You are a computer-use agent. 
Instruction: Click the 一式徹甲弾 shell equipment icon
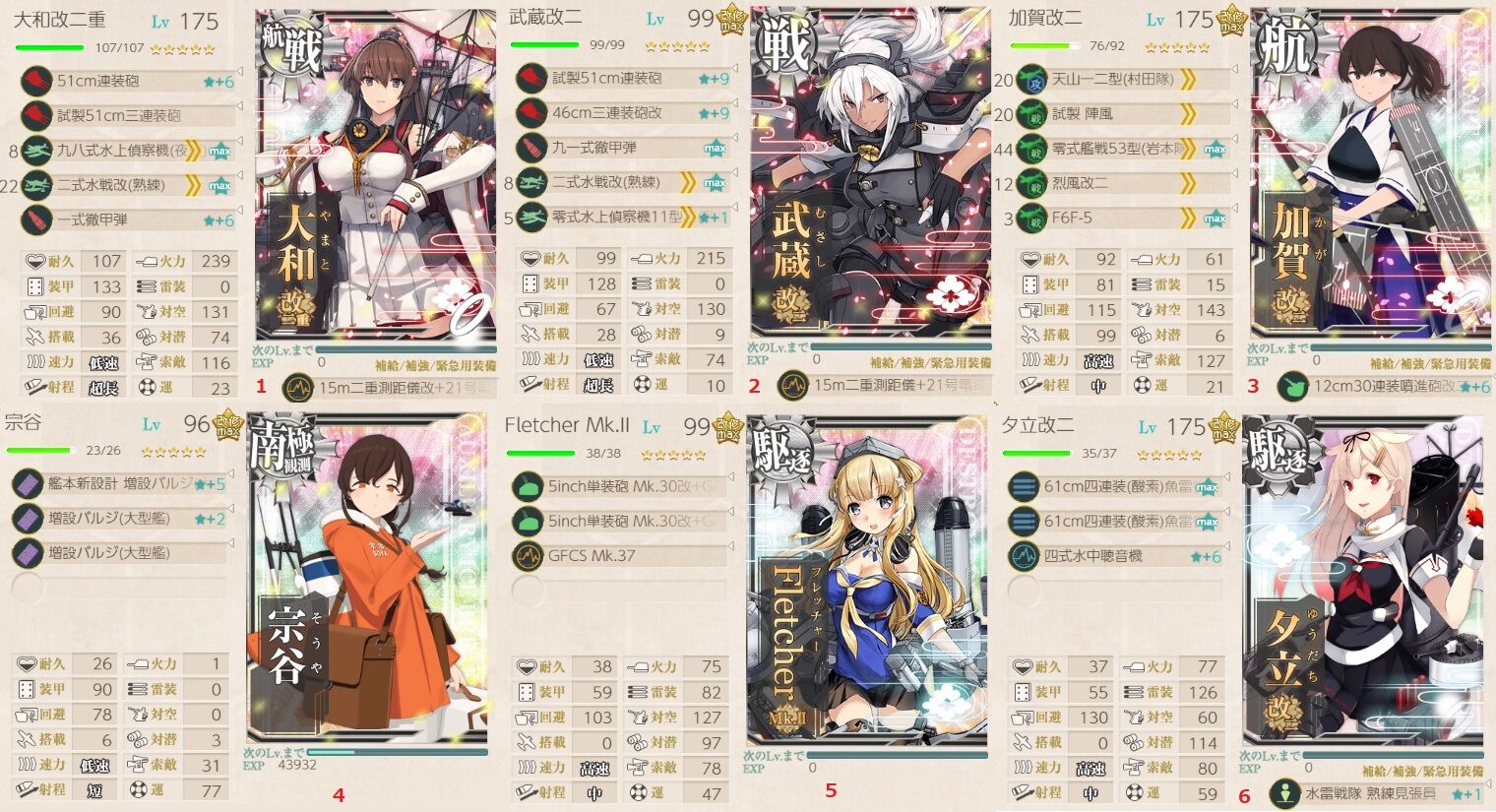[36, 220]
